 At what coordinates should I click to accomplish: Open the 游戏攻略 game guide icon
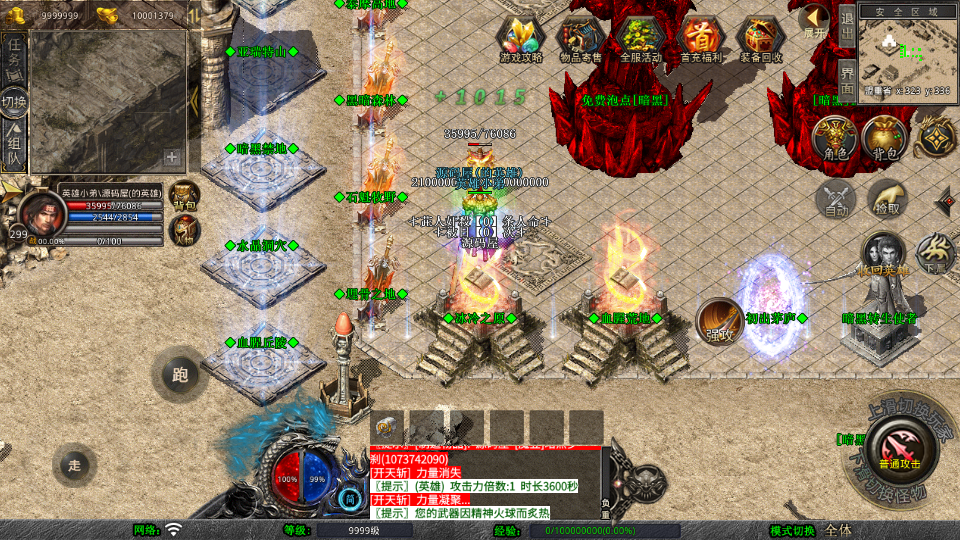point(521,38)
